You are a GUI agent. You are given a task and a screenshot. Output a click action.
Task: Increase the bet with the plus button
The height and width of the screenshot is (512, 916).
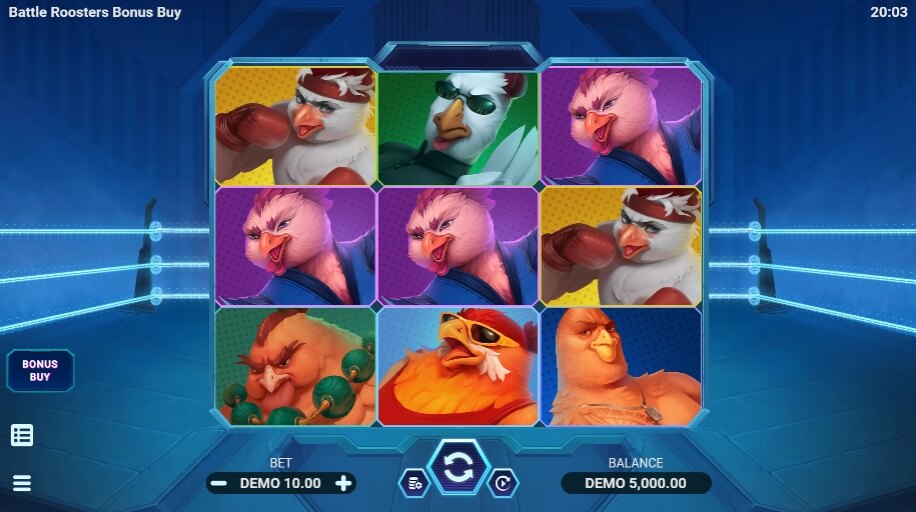pyautogui.click(x=344, y=483)
